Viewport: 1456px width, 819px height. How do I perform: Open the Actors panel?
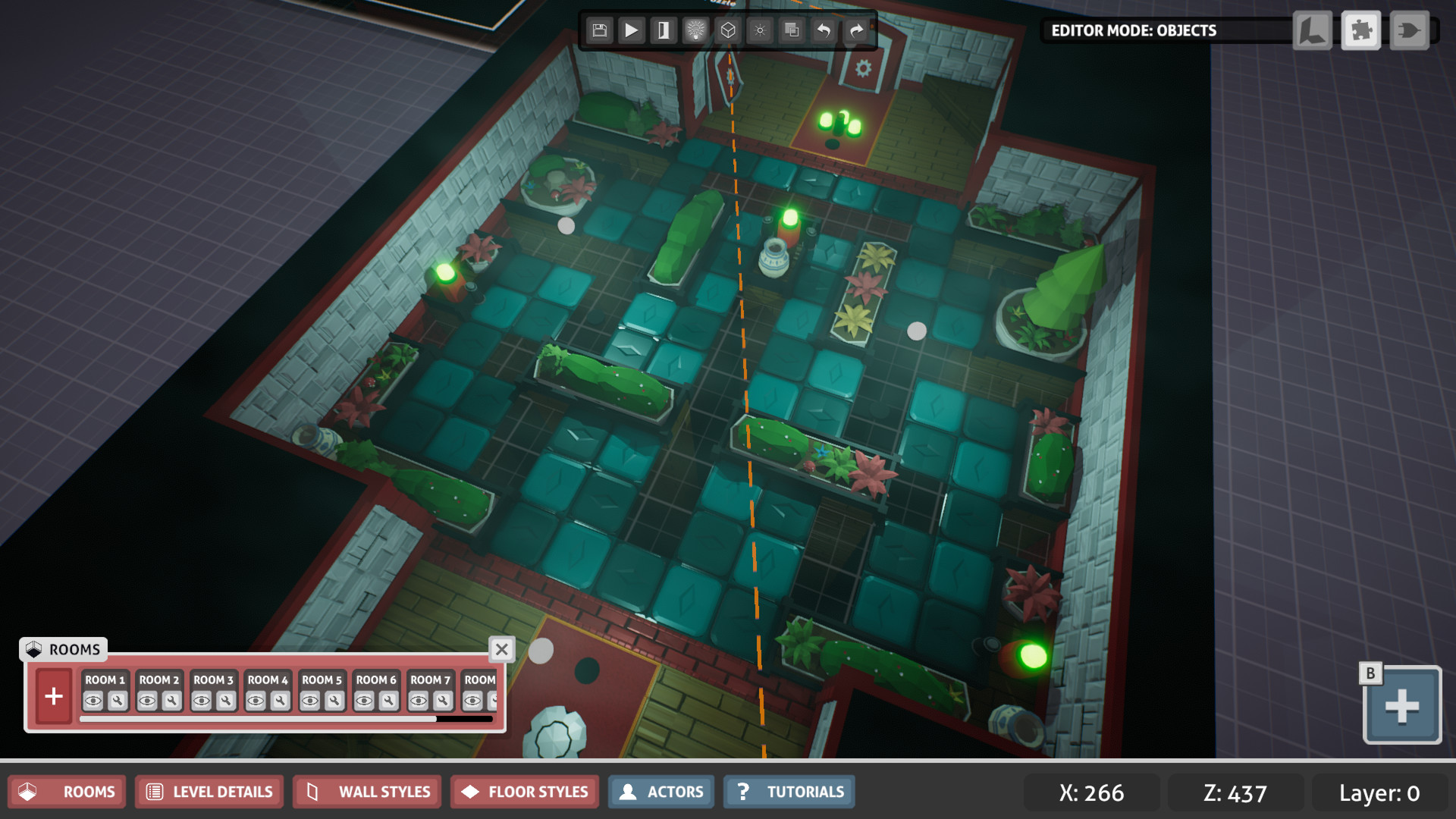point(661,792)
